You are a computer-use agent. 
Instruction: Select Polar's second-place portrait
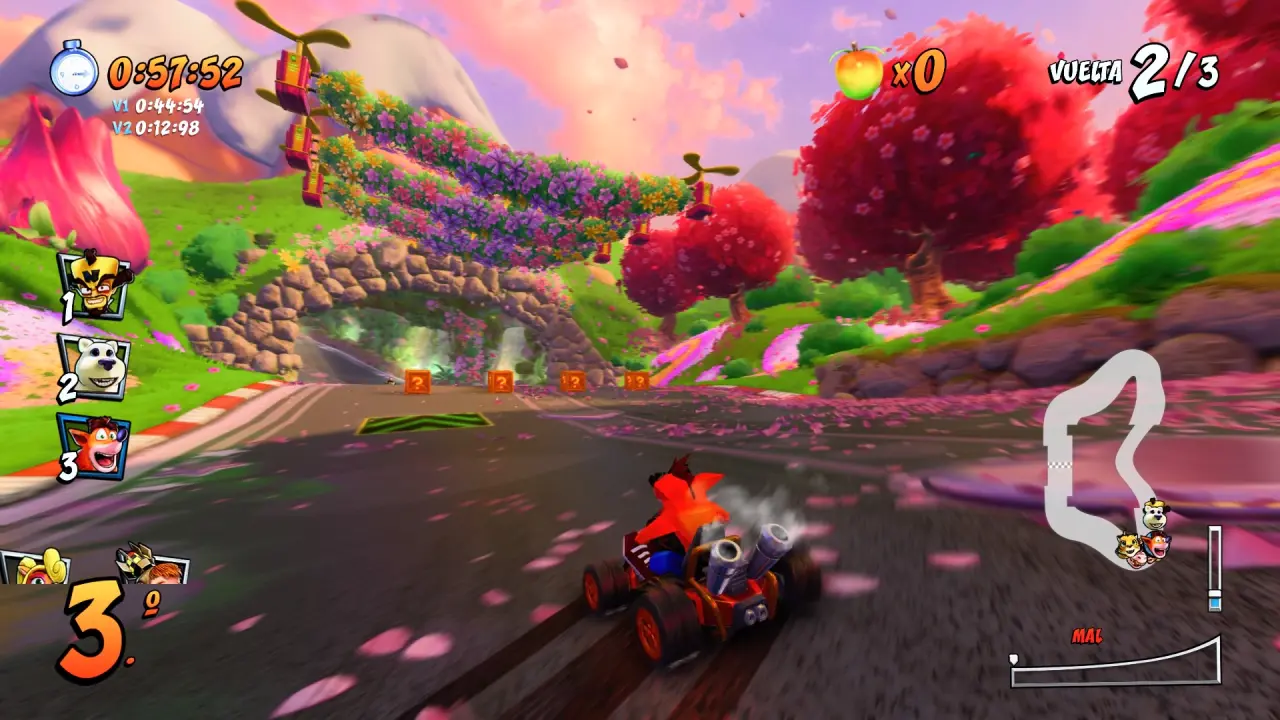point(94,366)
